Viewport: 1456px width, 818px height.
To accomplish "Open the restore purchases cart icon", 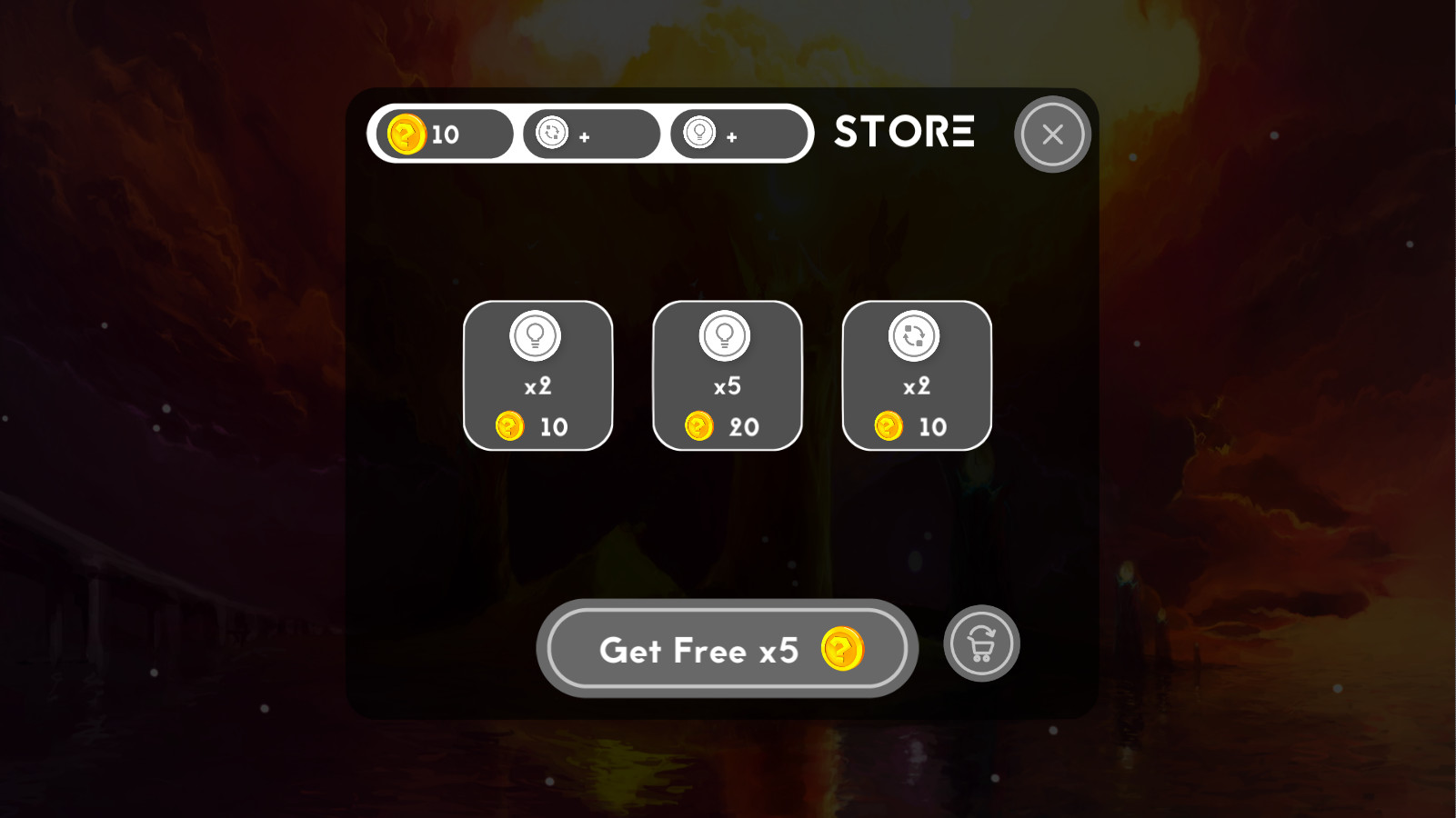I will point(981,643).
